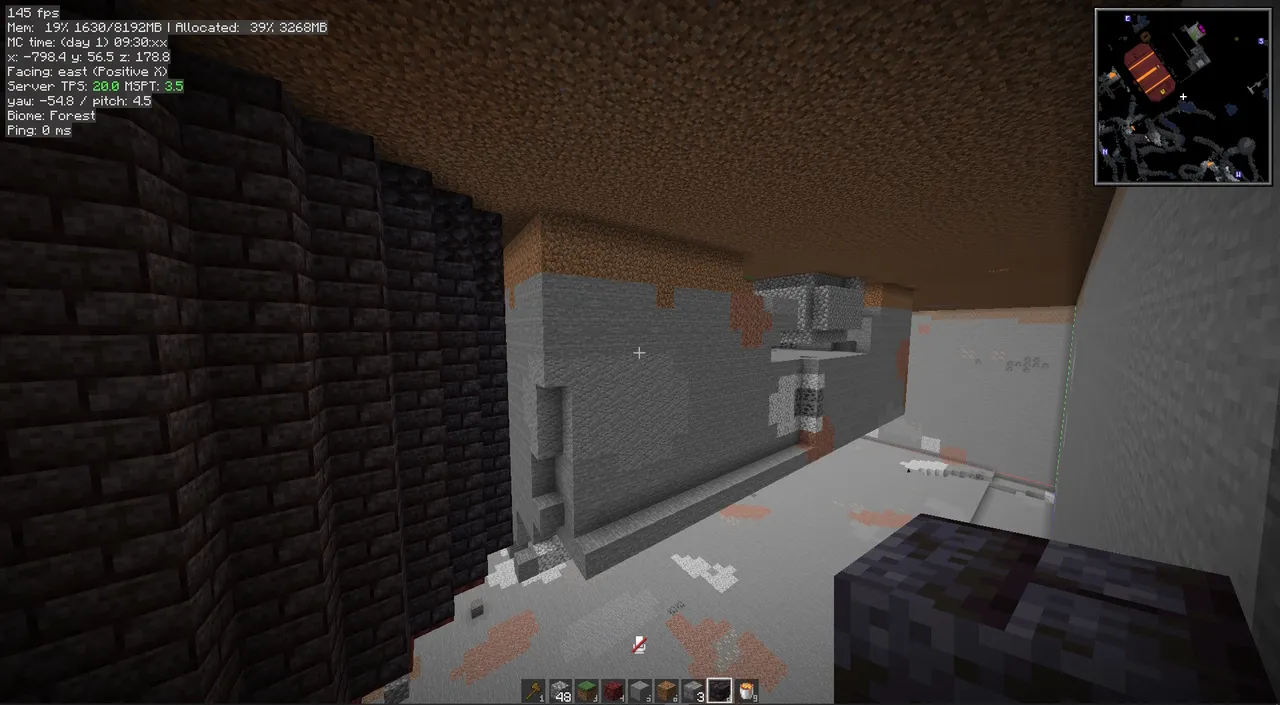Pick the brown dirt block slot
Viewport: 1280px width, 705px height.
(666, 690)
